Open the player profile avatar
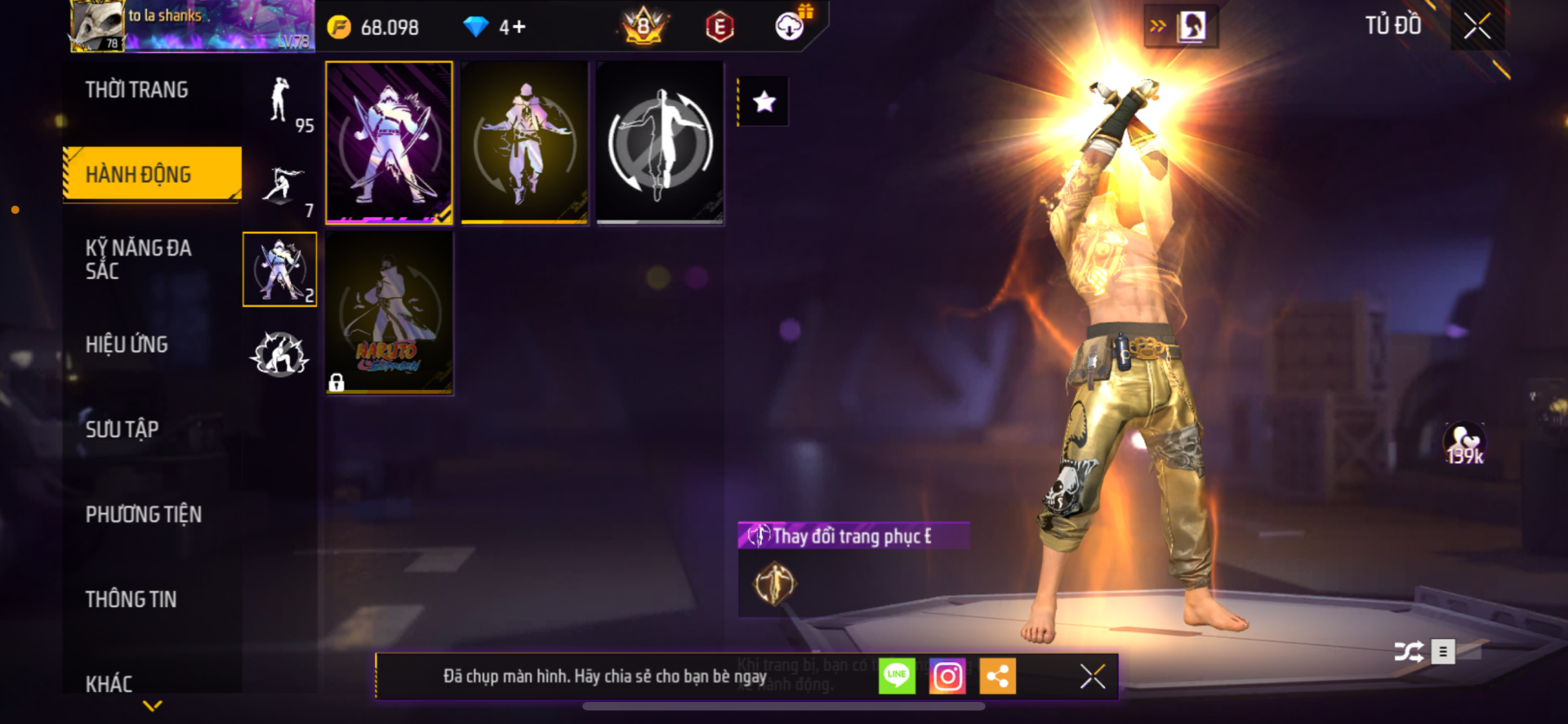 pyautogui.click(x=97, y=26)
